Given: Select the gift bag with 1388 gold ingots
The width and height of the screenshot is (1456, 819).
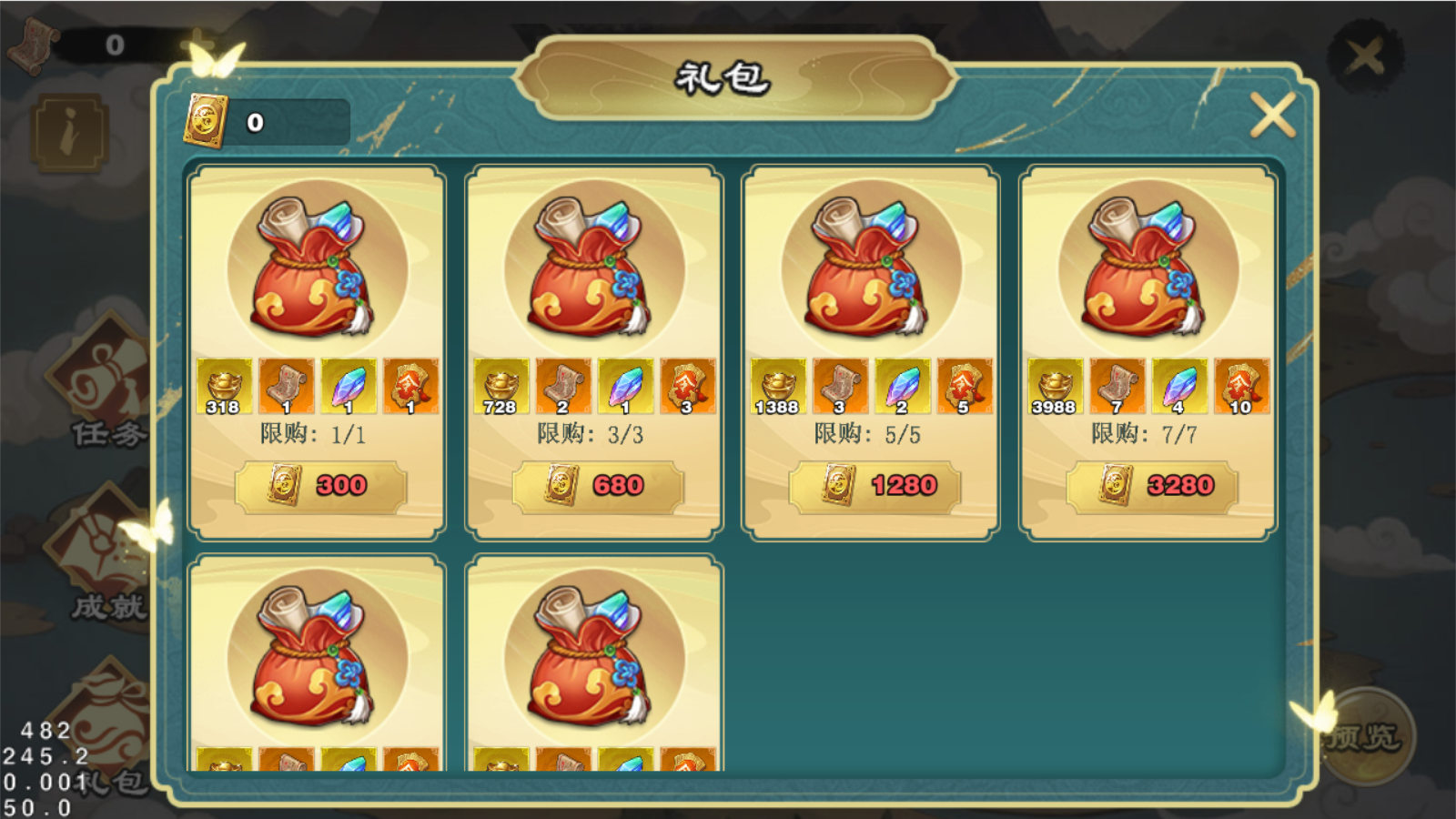Looking at the screenshot, I should click(x=871, y=269).
